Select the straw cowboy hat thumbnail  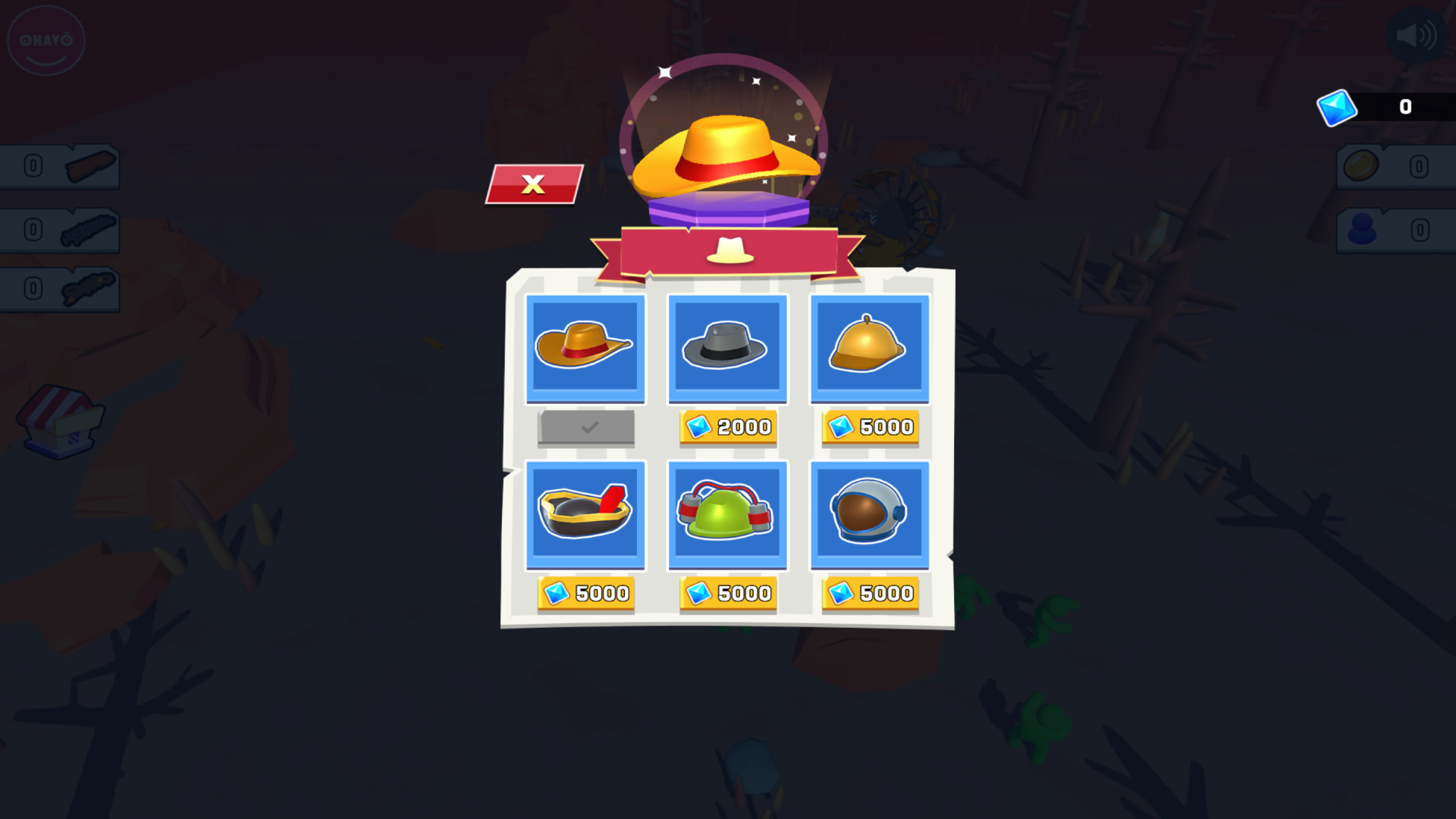[585, 348]
